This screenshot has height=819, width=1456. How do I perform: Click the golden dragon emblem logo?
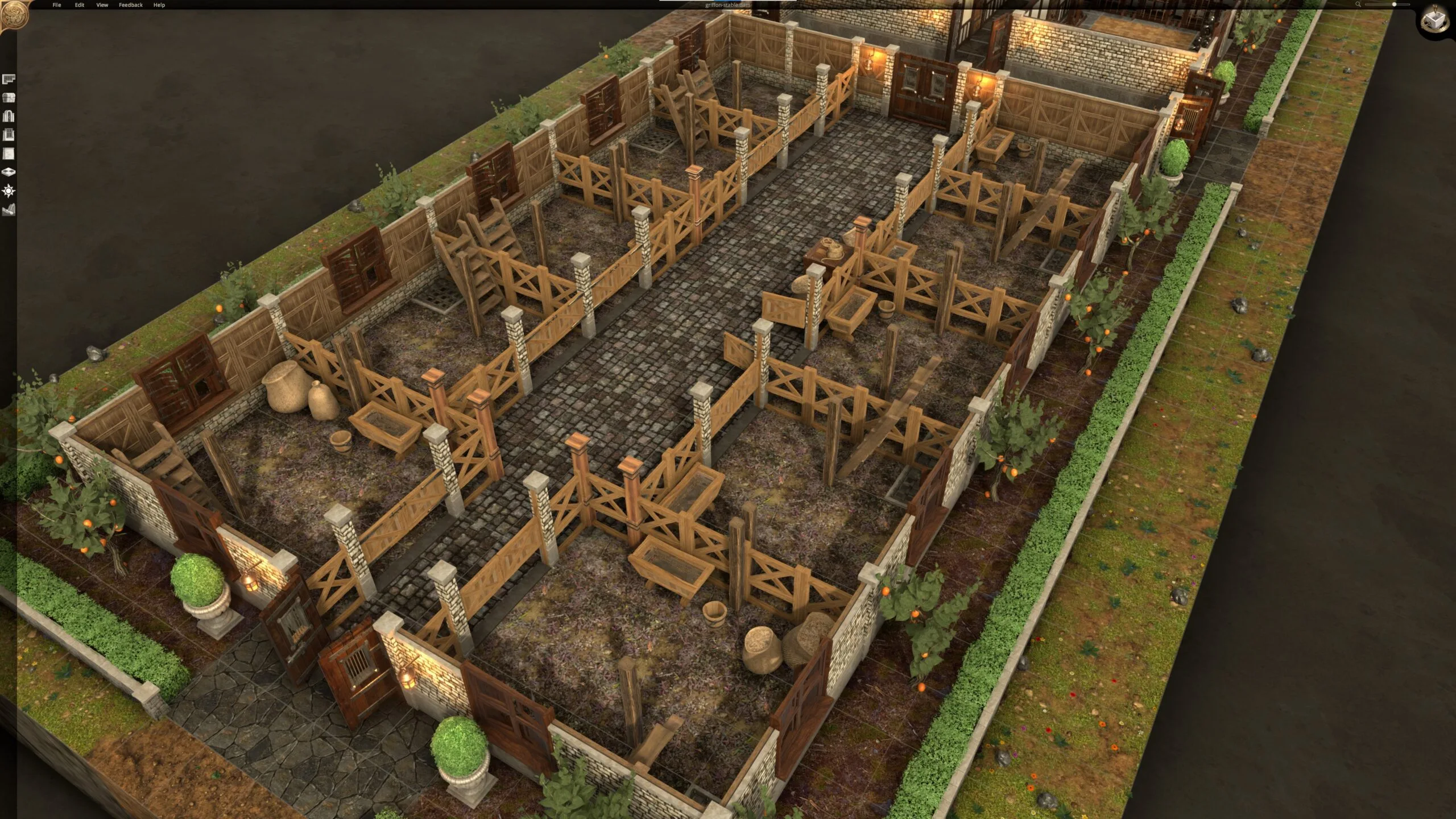(13, 15)
